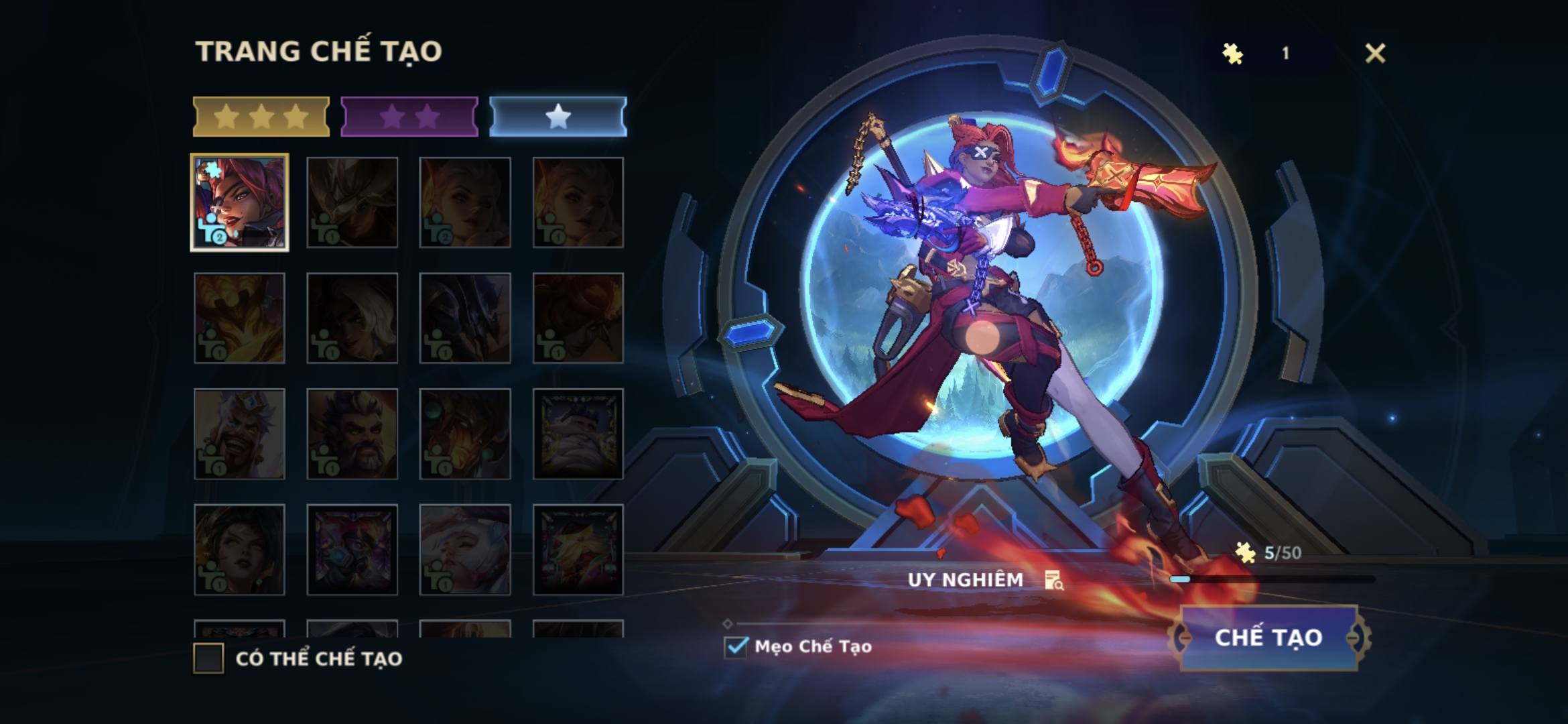Image resolution: width=1568 pixels, height=724 pixels.
Task: Pick the black-haired woman skin thumbnail
Action: click(x=239, y=550)
